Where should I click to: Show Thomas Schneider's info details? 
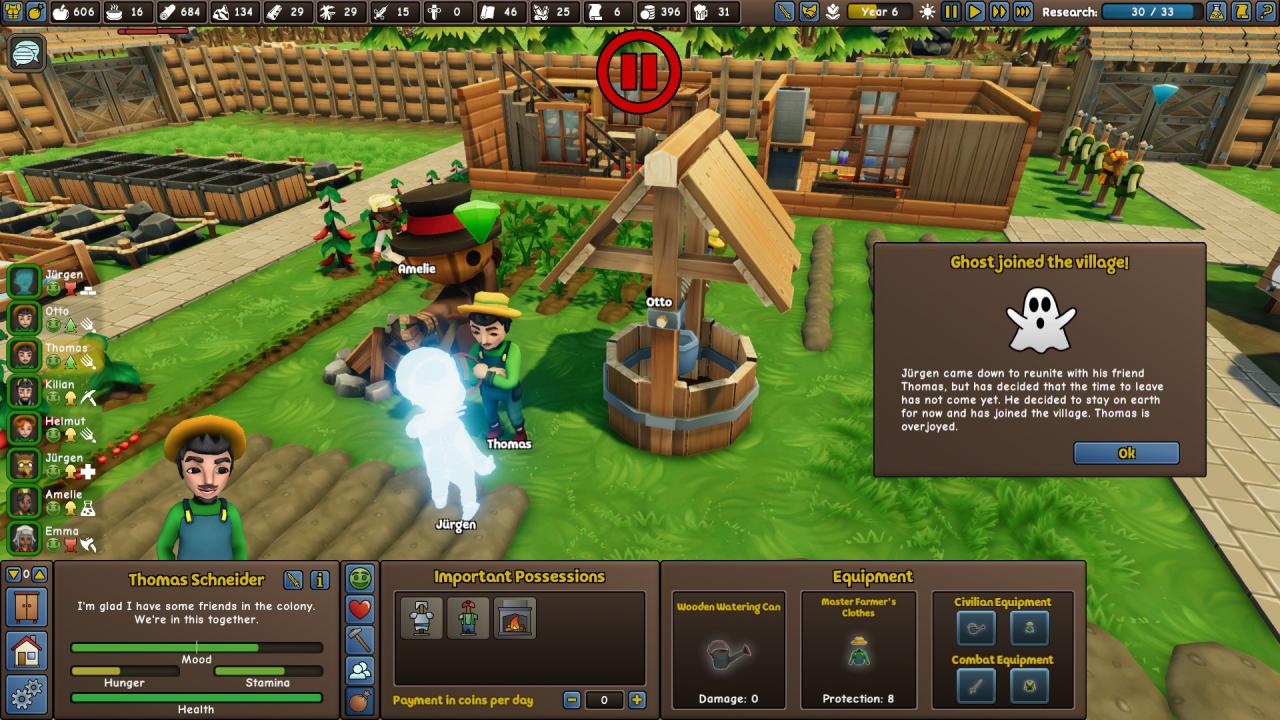click(320, 580)
